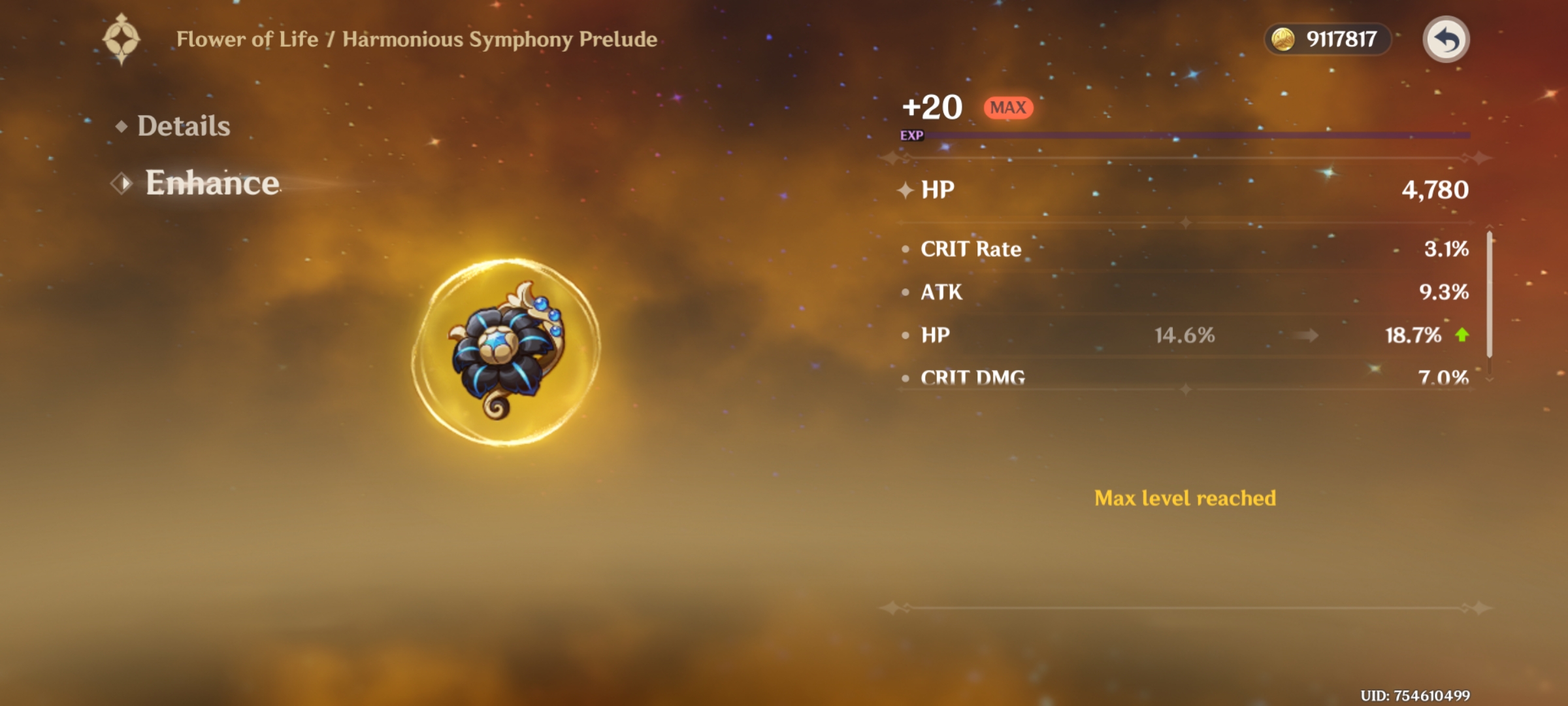Select the ATK percentage stat row
Viewport: 1568px width, 706px height.
click(x=941, y=292)
